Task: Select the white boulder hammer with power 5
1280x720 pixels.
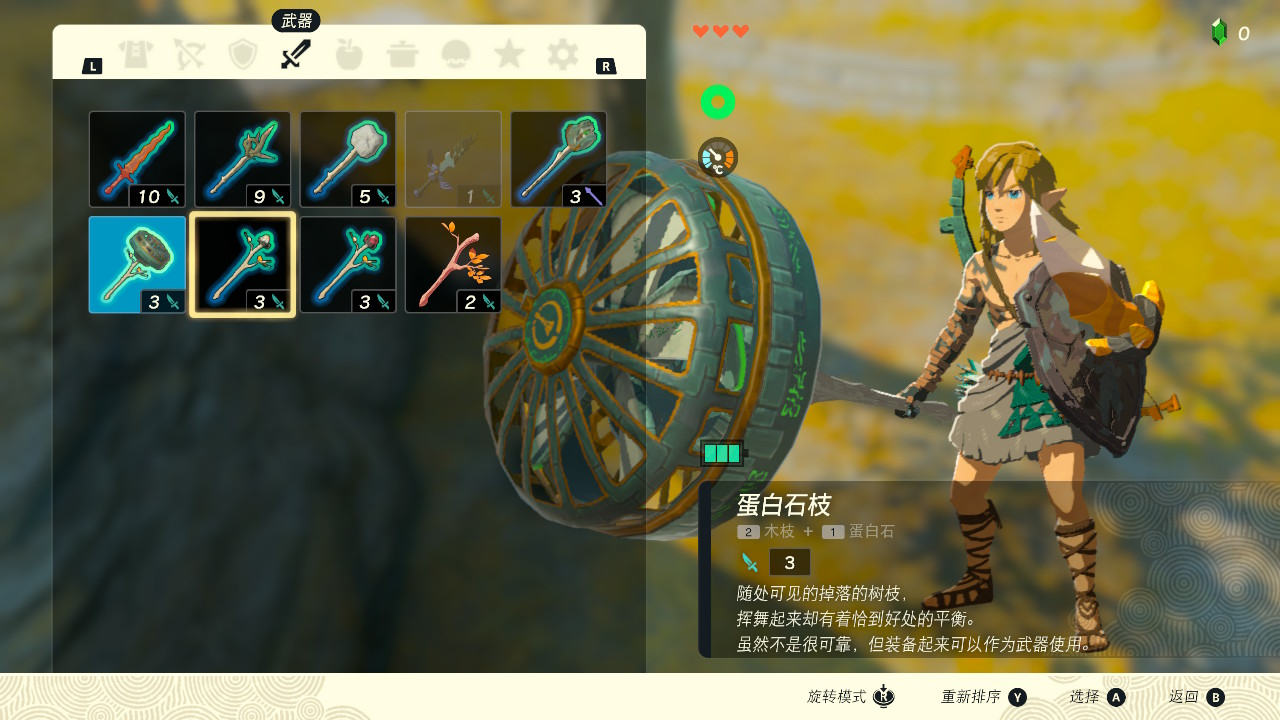Action: [348, 159]
